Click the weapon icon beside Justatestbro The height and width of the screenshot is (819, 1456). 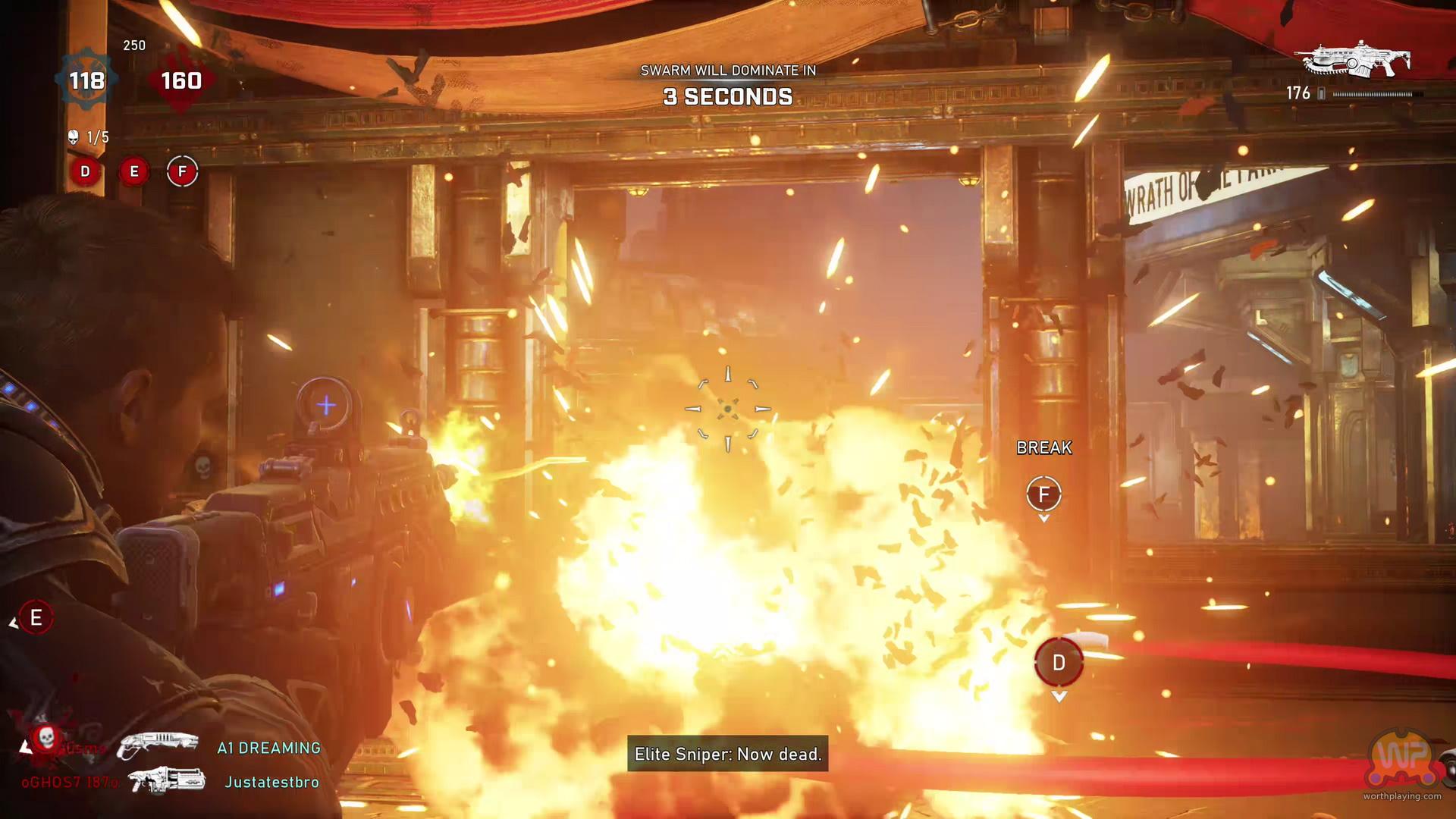(167, 780)
